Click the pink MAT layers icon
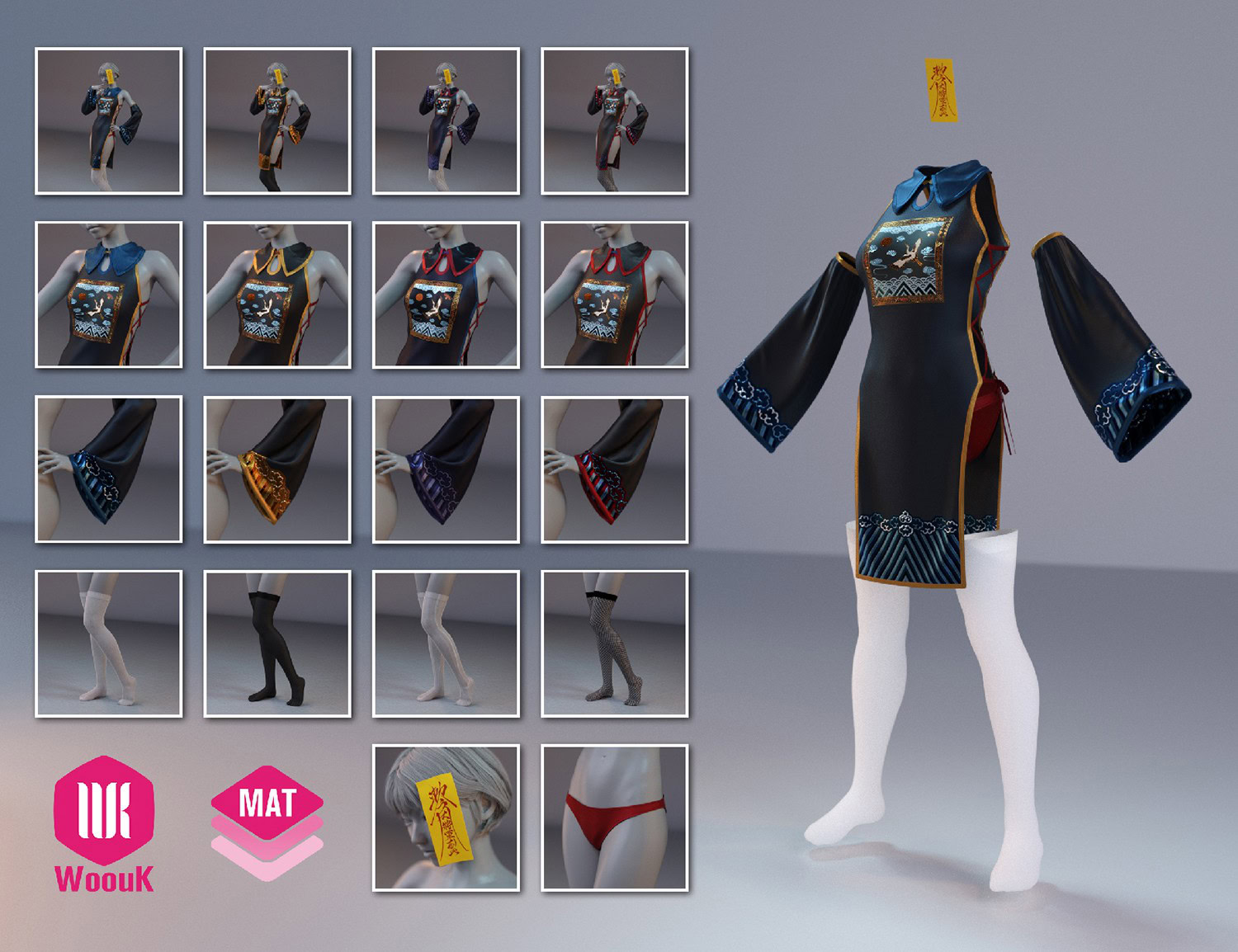This screenshot has height=952, width=1238. pos(267,822)
